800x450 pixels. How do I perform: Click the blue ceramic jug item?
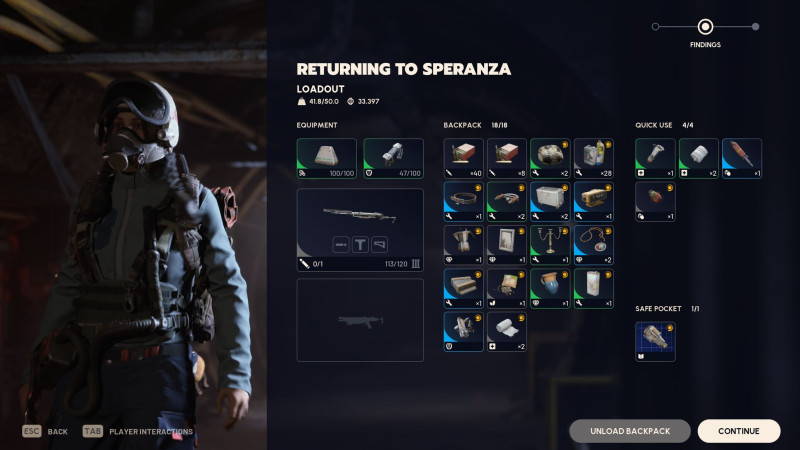point(550,288)
